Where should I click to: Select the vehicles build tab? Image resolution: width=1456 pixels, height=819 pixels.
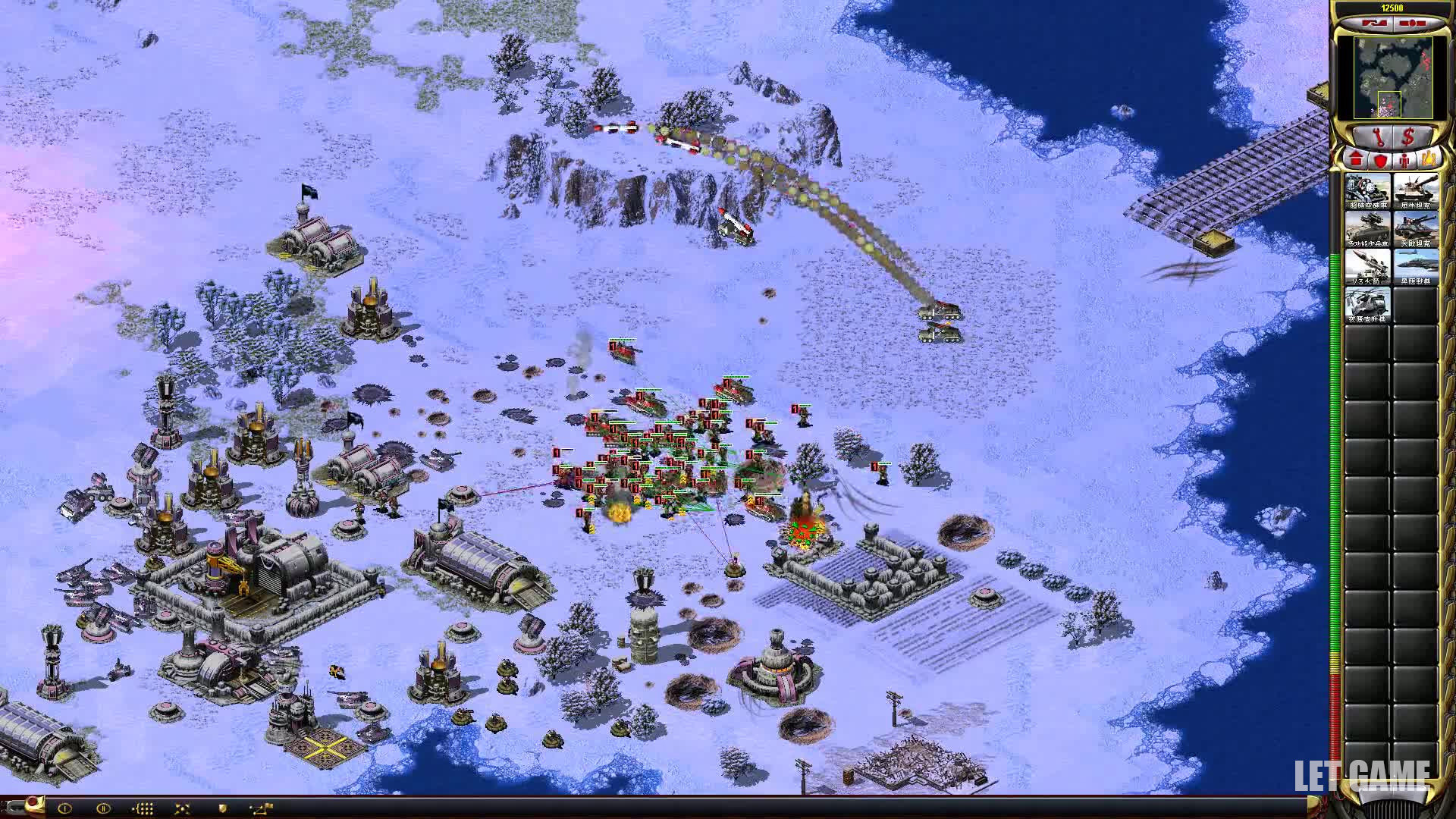[1429, 160]
